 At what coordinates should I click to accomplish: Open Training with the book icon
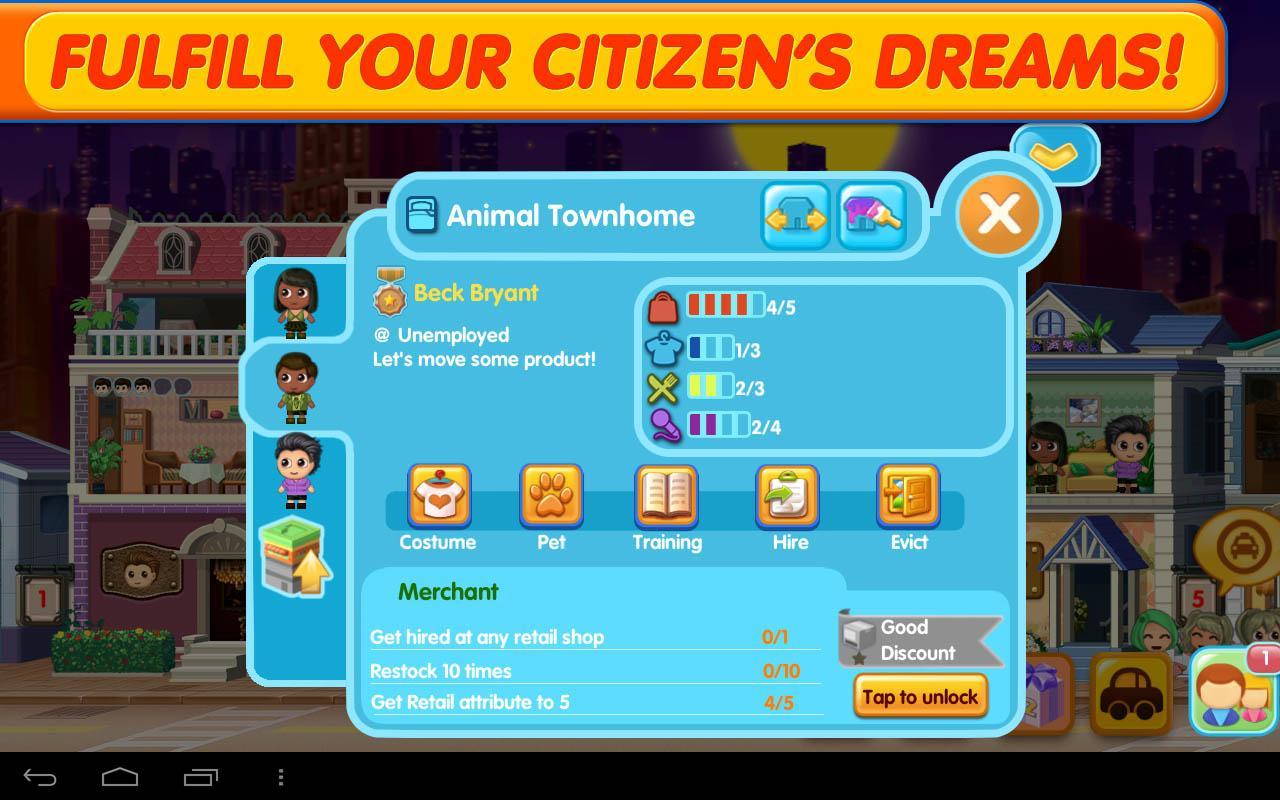tap(666, 497)
